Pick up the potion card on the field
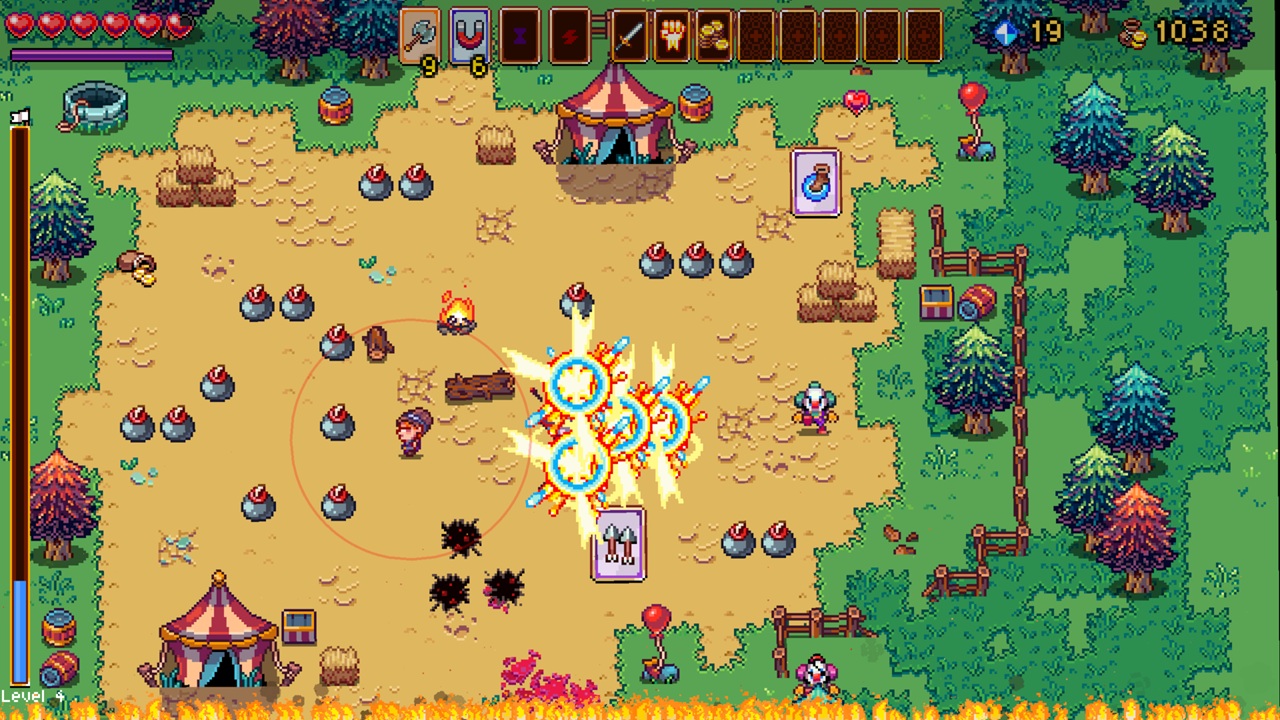The height and width of the screenshot is (720, 1280). (x=817, y=185)
